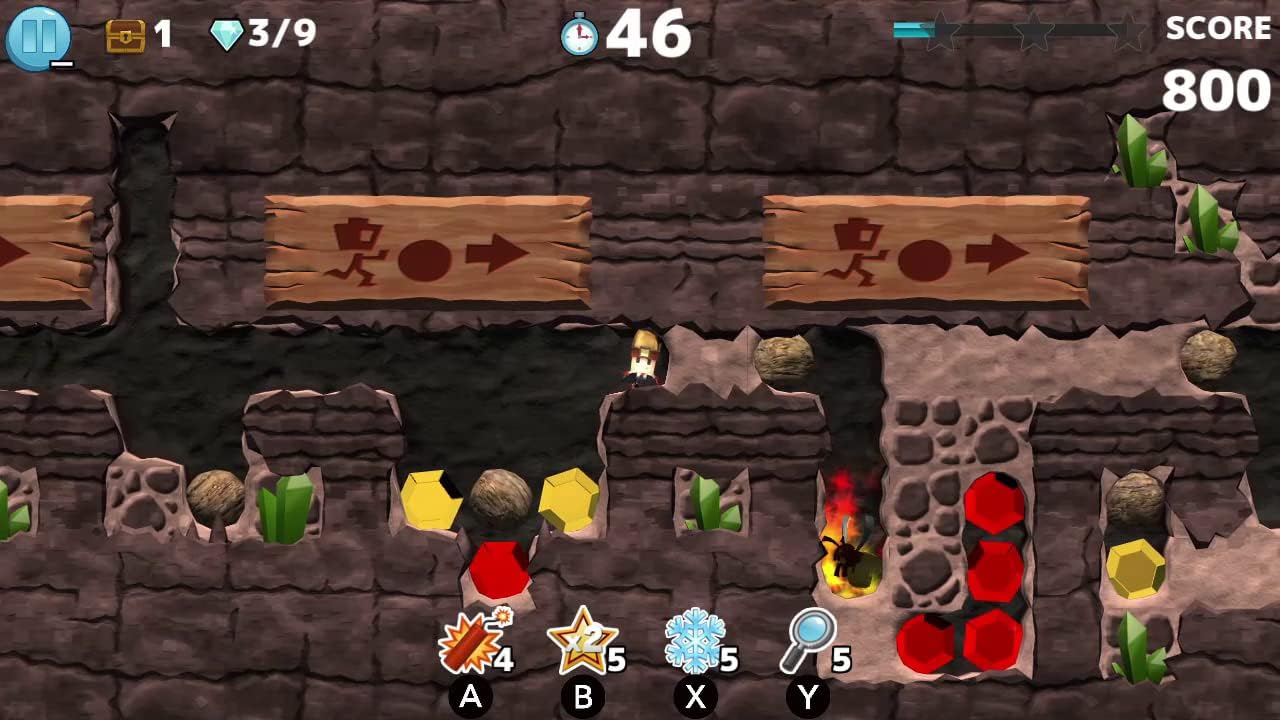Image resolution: width=1280 pixels, height=720 pixels.
Task: Activate the star power-up on button B
Action: point(585,638)
